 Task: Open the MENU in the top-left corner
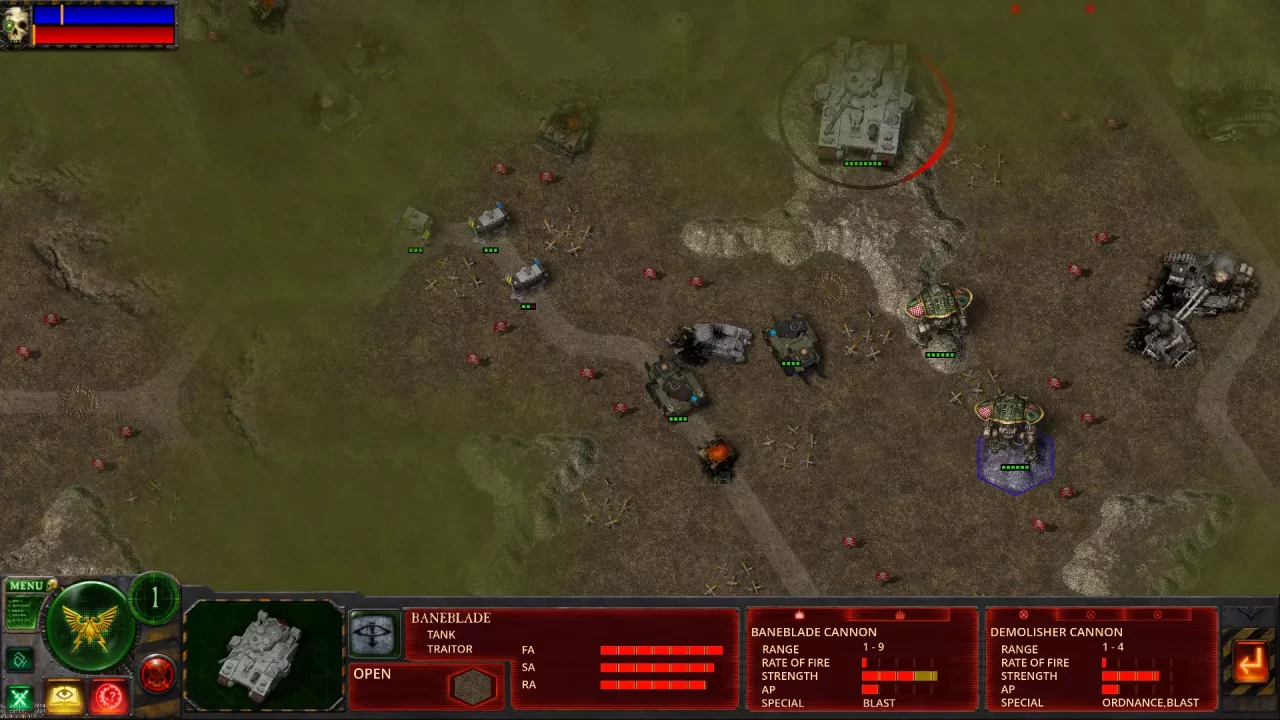click(x=28, y=585)
